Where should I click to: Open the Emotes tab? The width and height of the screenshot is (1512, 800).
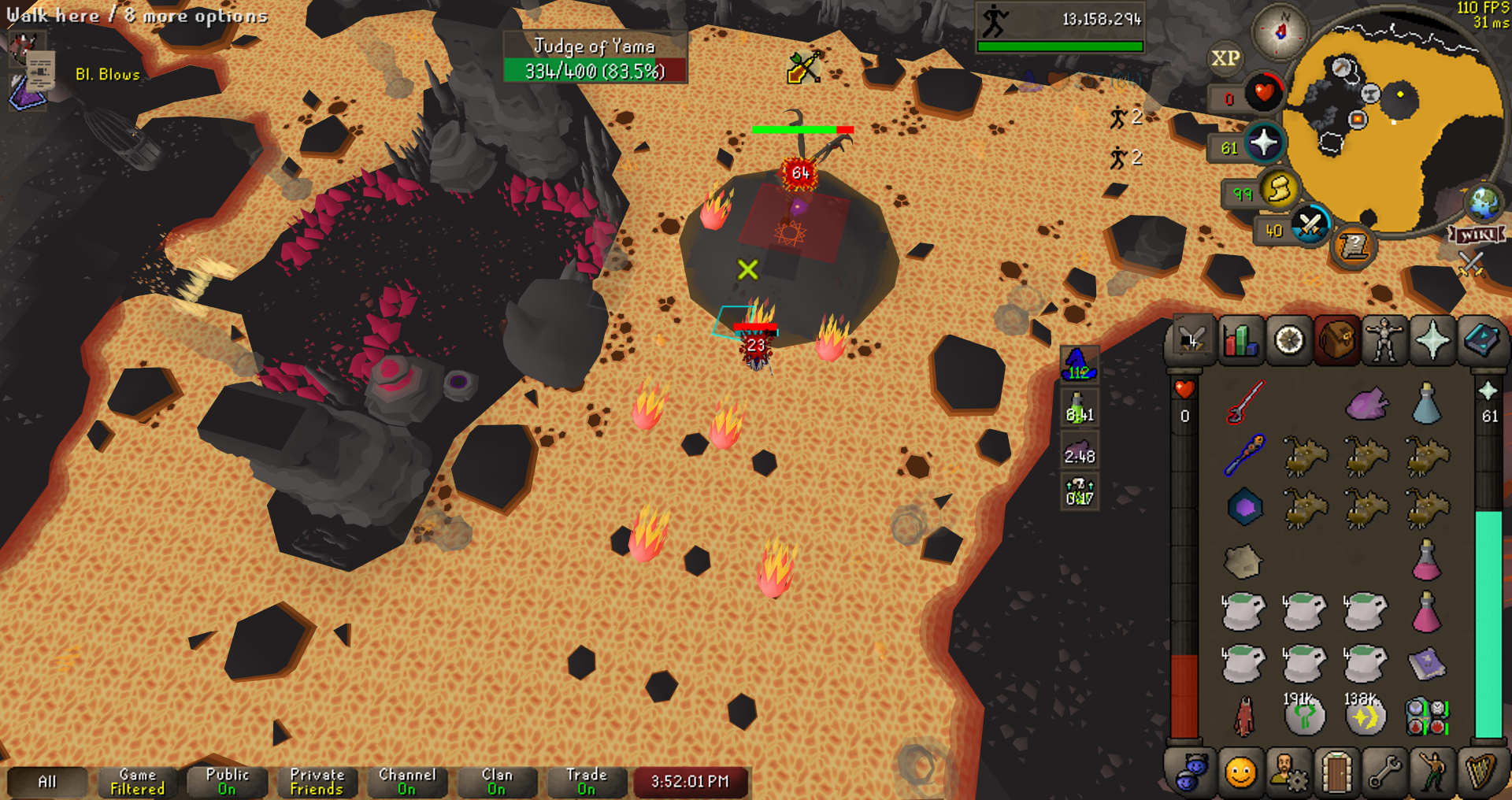pos(1432,772)
